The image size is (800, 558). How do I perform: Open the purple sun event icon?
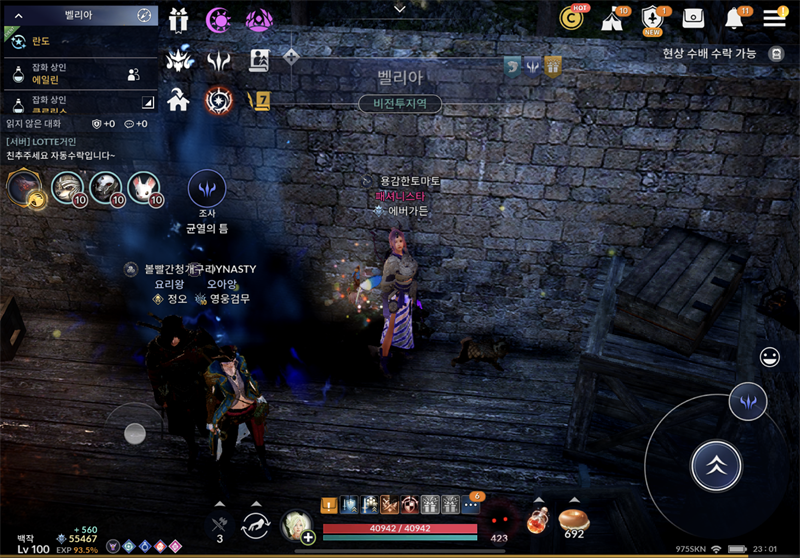point(218,19)
